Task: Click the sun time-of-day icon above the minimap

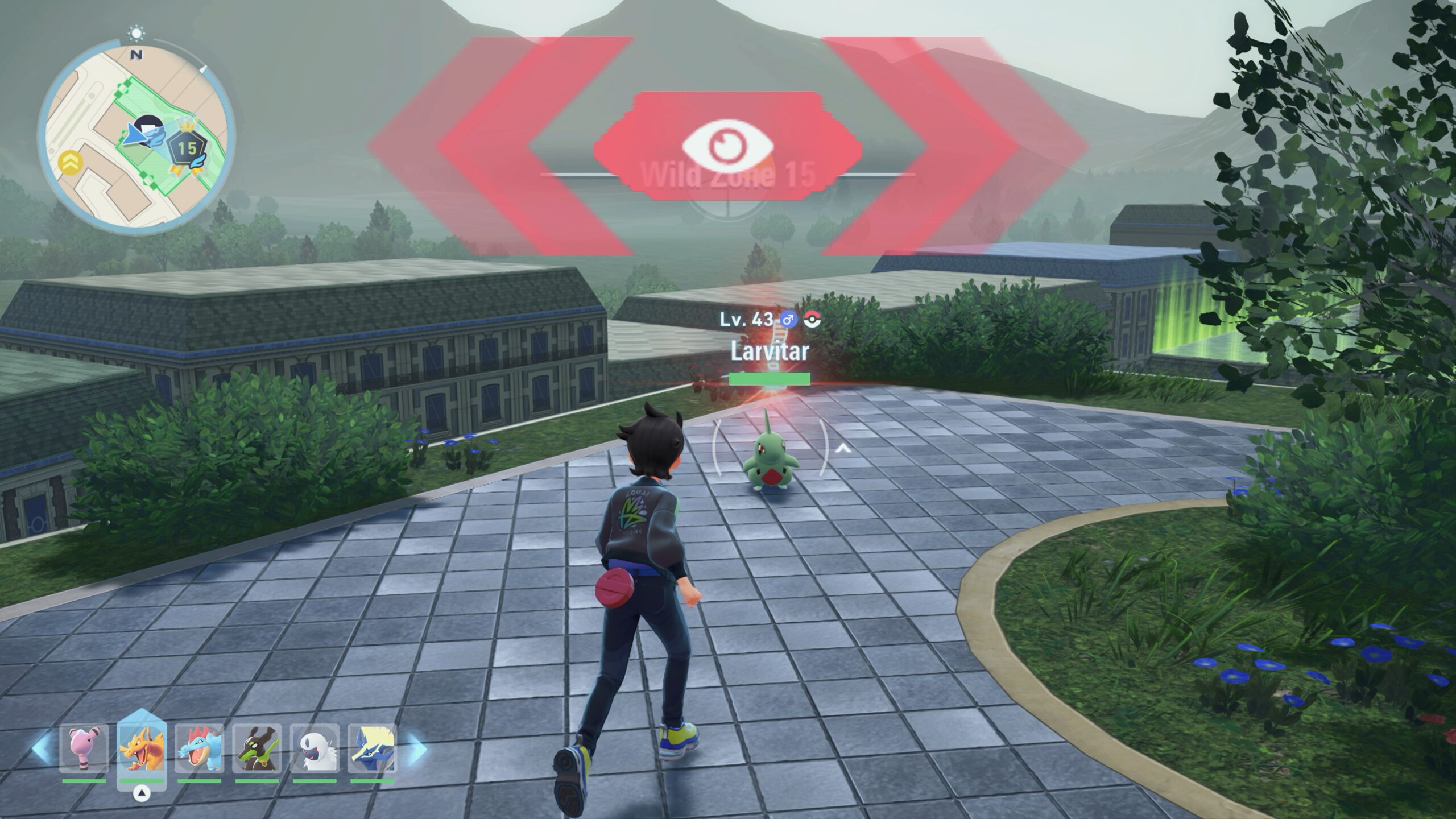Action: pos(136,34)
